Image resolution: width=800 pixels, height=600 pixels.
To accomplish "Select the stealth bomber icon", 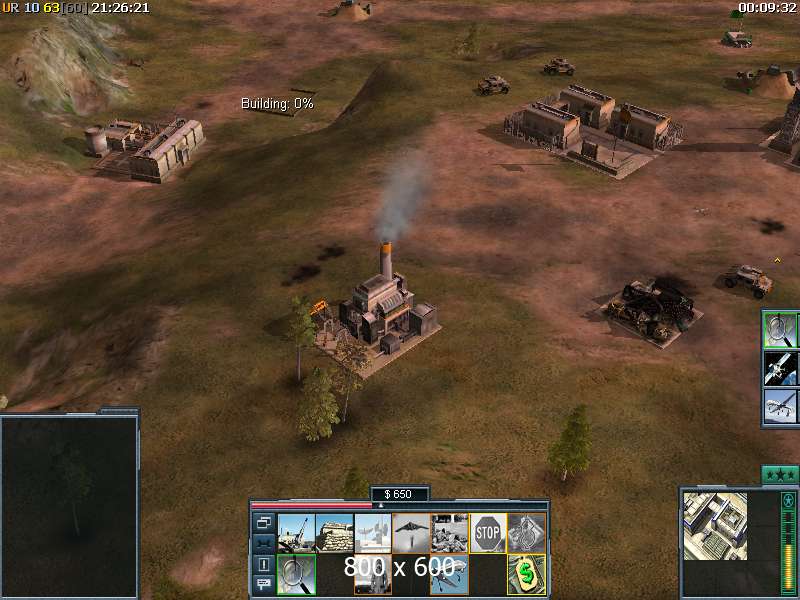I will click(411, 533).
